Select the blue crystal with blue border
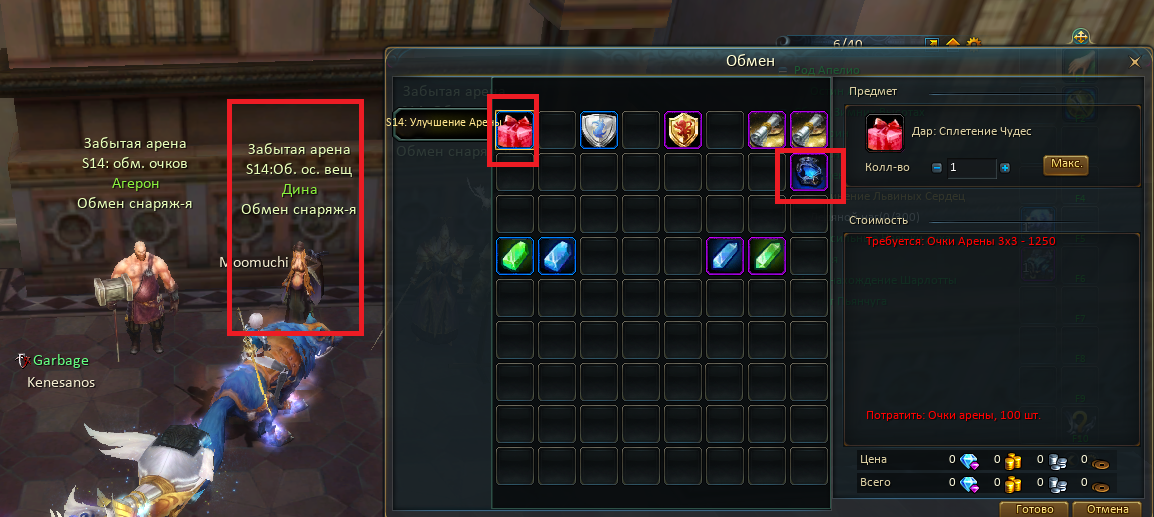The width and height of the screenshot is (1154, 517). [x=557, y=255]
